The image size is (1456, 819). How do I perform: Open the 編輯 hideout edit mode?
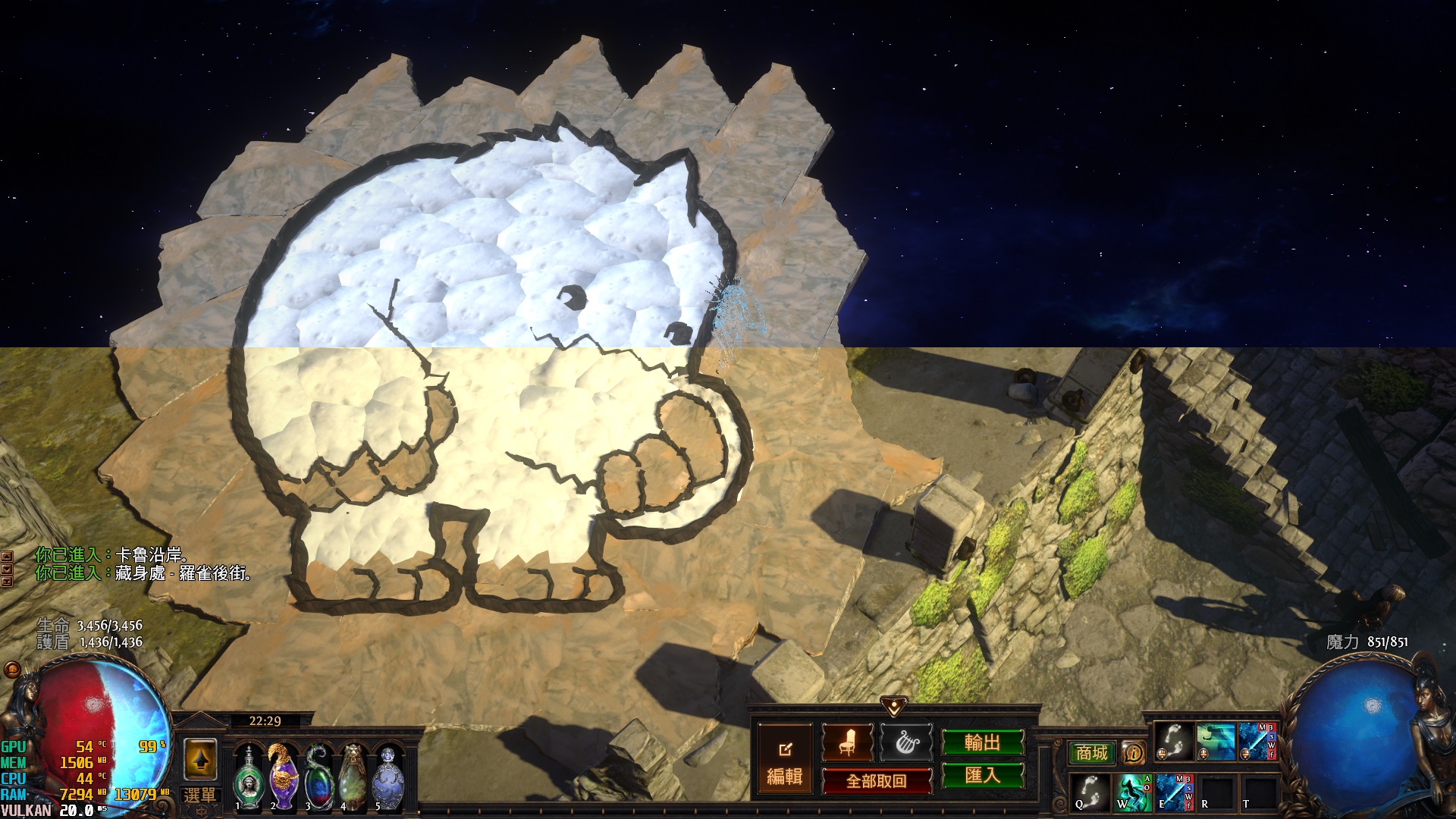[x=785, y=761]
